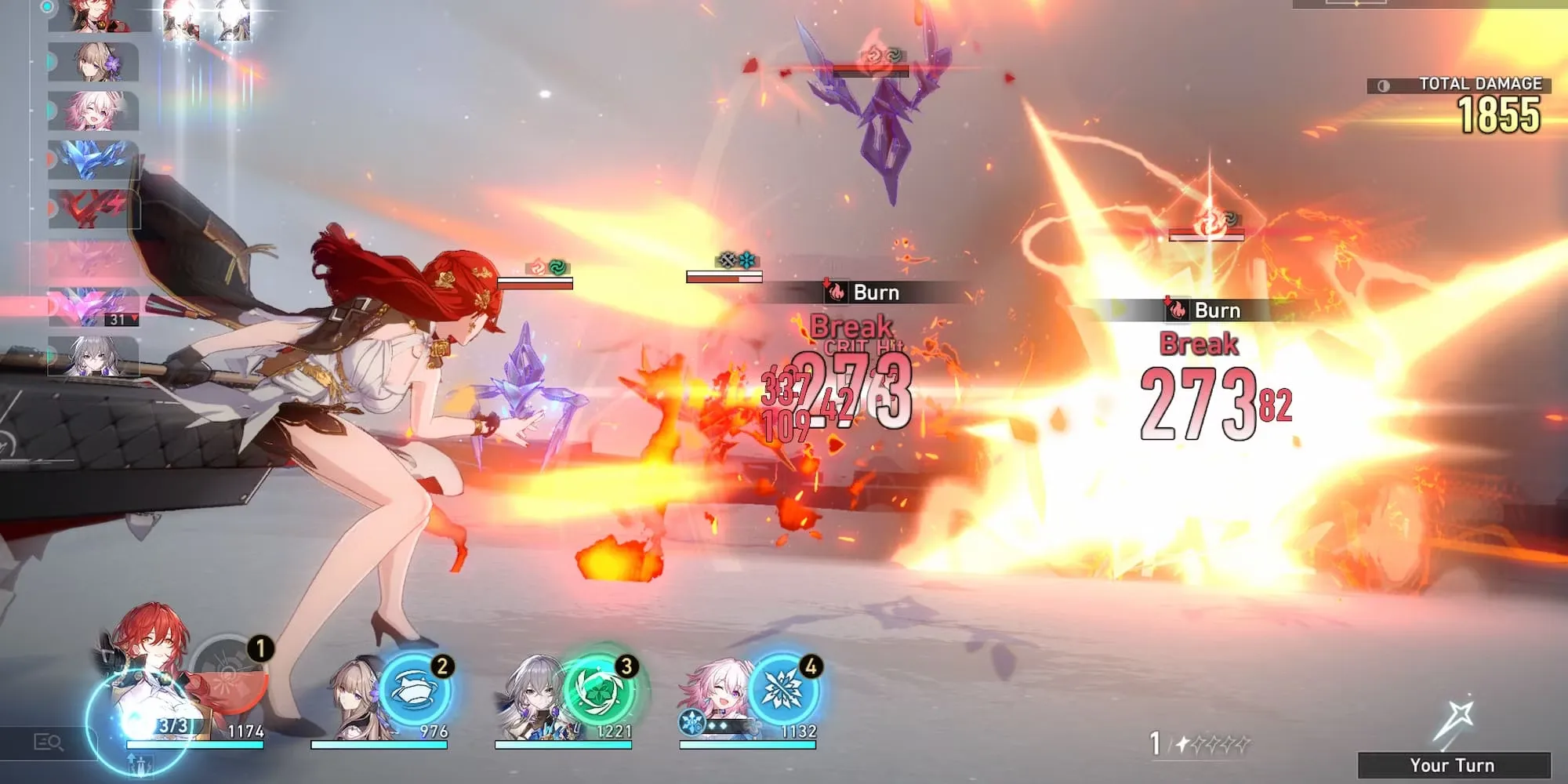The image size is (1568, 784).
Task: Select Bronya's silver-haired turn order entry
Action: point(93,356)
